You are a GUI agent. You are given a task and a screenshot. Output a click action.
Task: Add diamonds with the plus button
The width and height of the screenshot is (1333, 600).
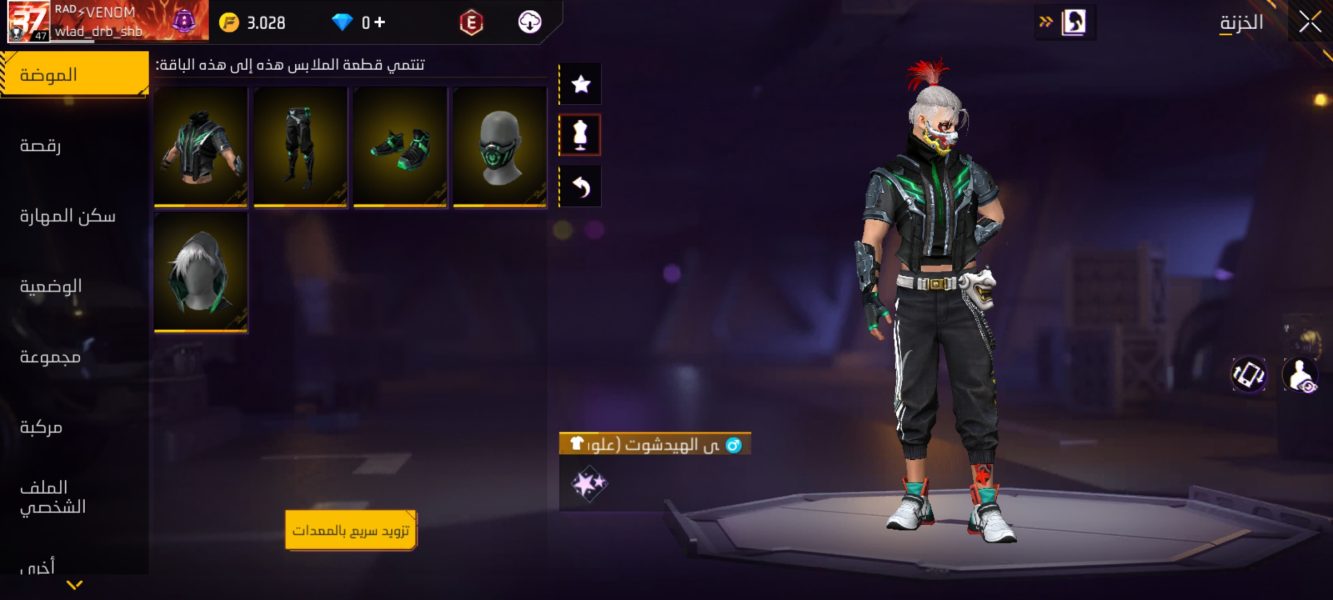pos(380,22)
